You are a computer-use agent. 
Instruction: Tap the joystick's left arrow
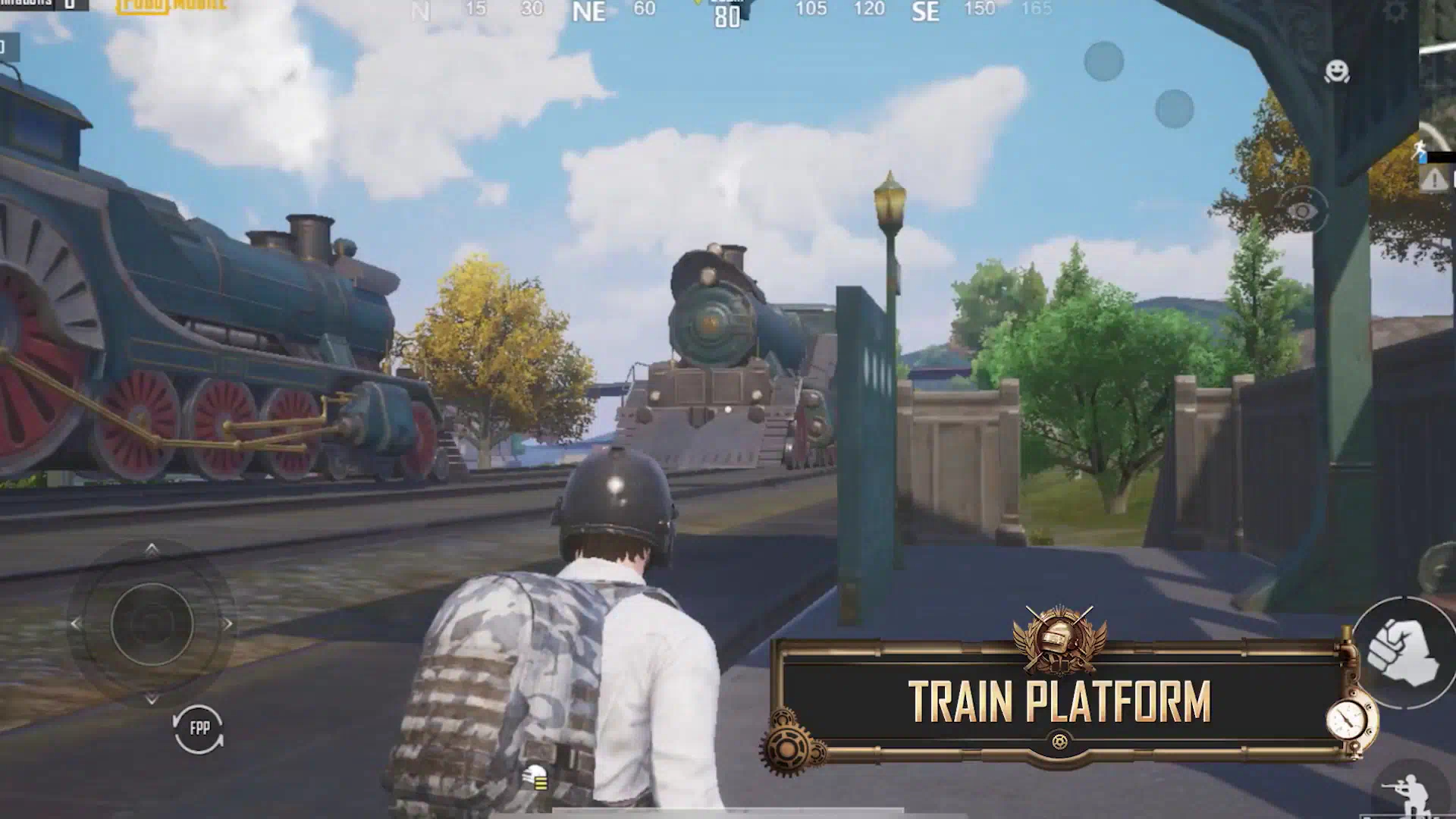click(x=75, y=624)
